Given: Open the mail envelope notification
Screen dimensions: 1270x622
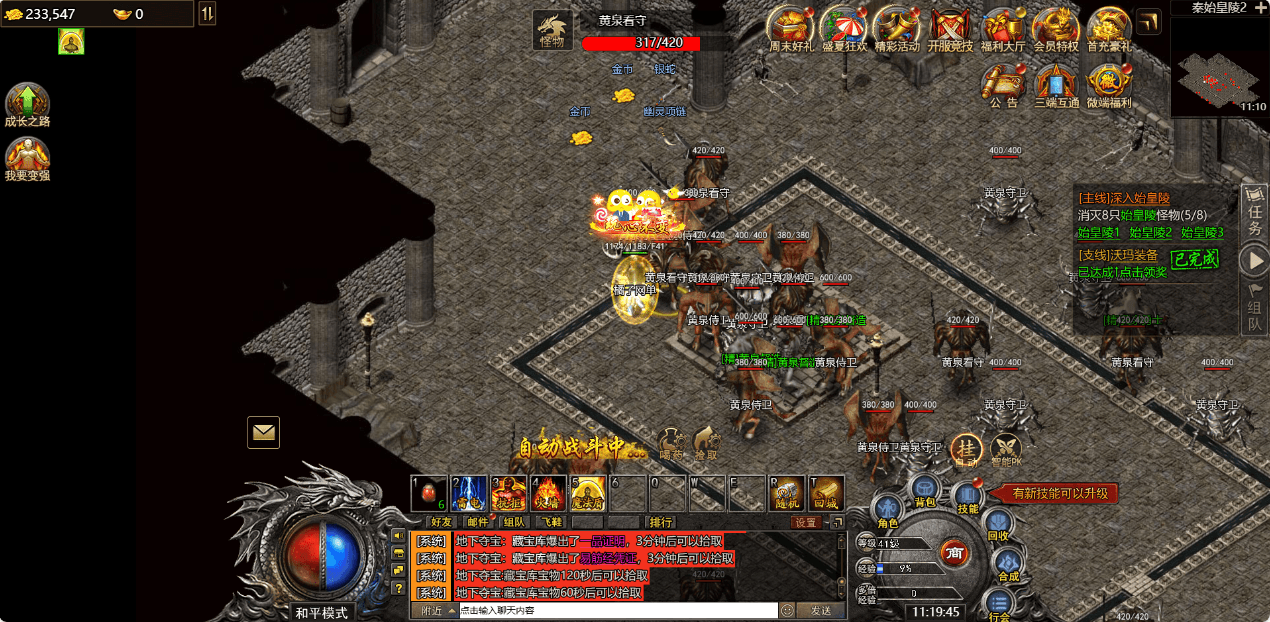Looking at the screenshot, I should click(263, 432).
